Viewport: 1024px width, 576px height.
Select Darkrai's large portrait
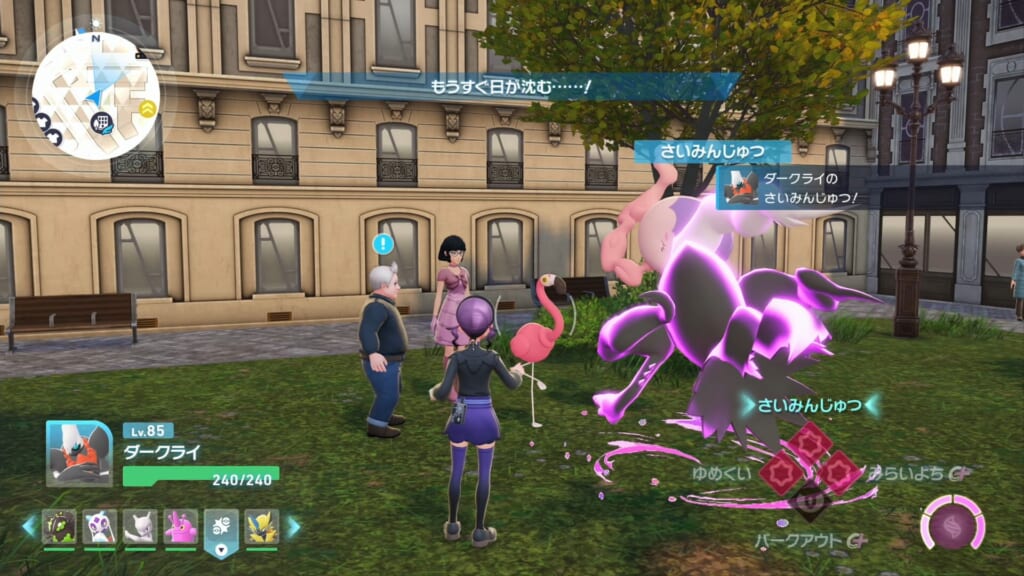pos(79,453)
